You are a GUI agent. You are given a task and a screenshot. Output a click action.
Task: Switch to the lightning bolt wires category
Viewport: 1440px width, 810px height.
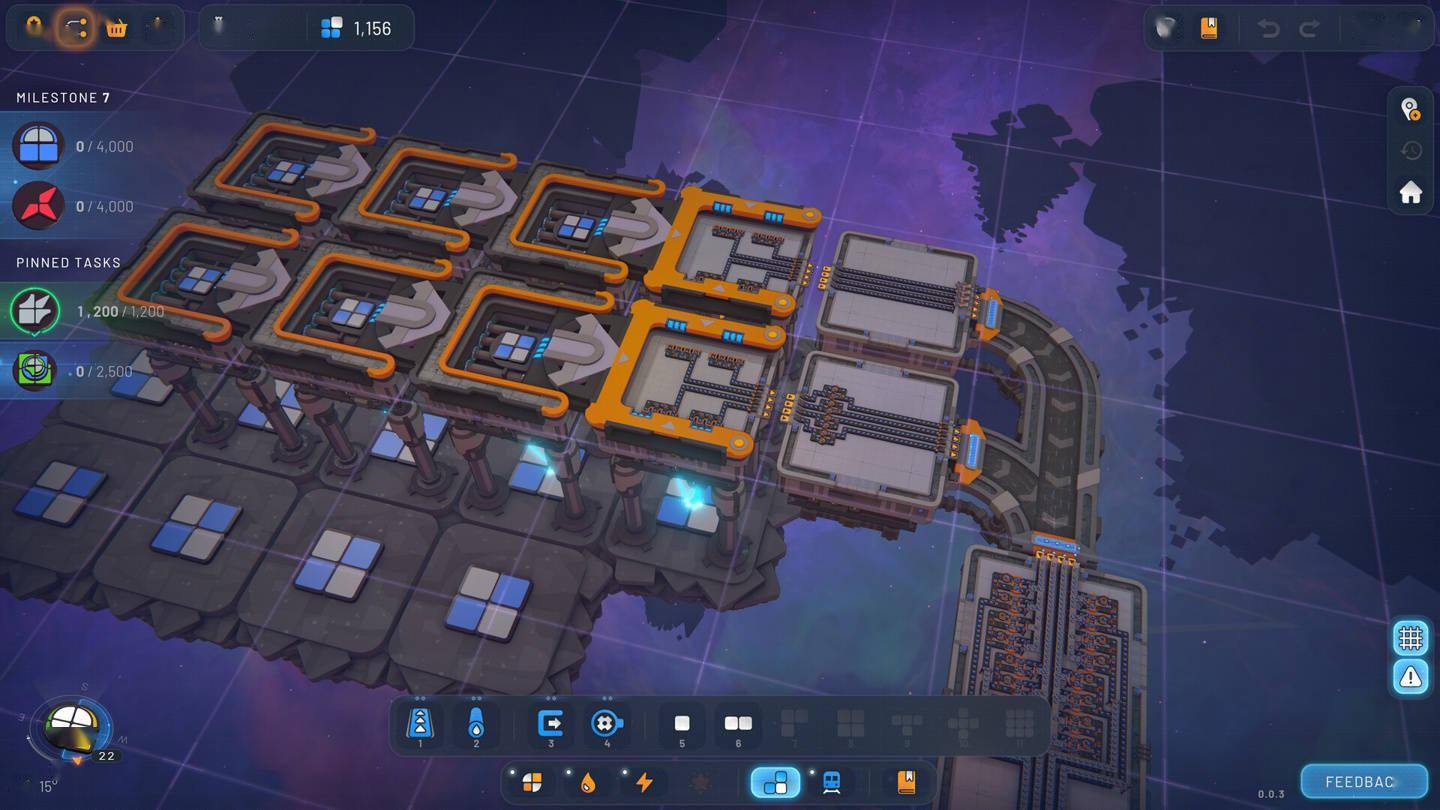[x=644, y=782]
